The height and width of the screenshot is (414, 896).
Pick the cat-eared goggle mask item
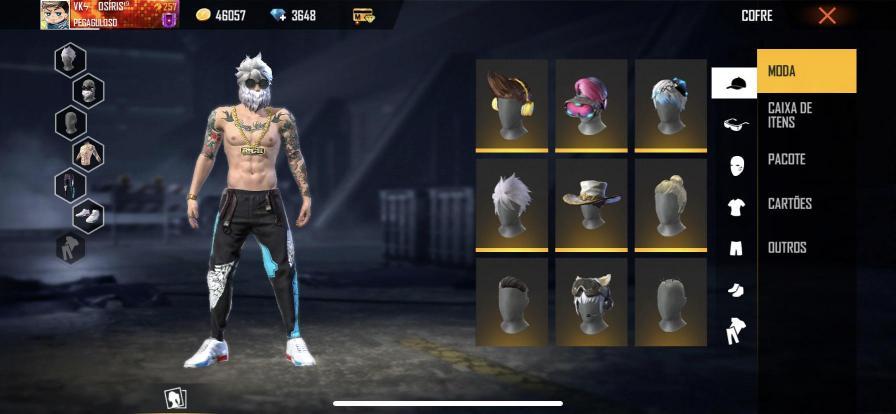coord(591,301)
